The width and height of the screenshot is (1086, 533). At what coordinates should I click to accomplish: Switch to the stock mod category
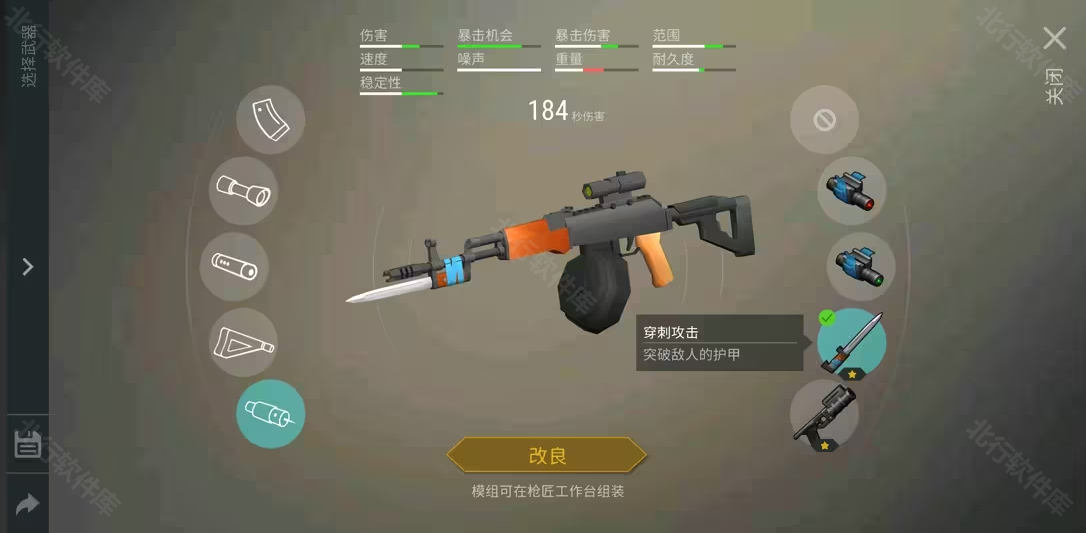pos(243,342)
